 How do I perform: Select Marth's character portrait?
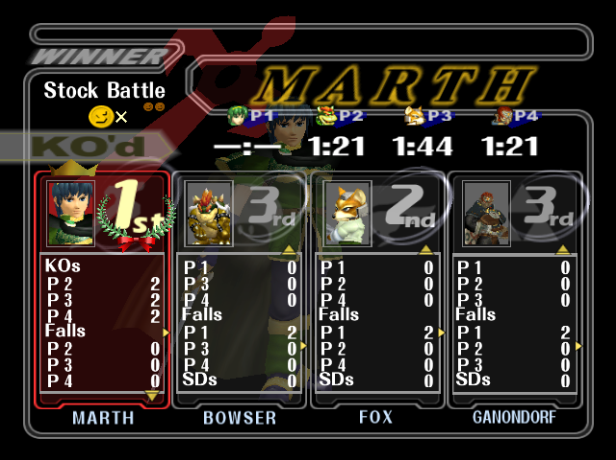click(71, 211)
